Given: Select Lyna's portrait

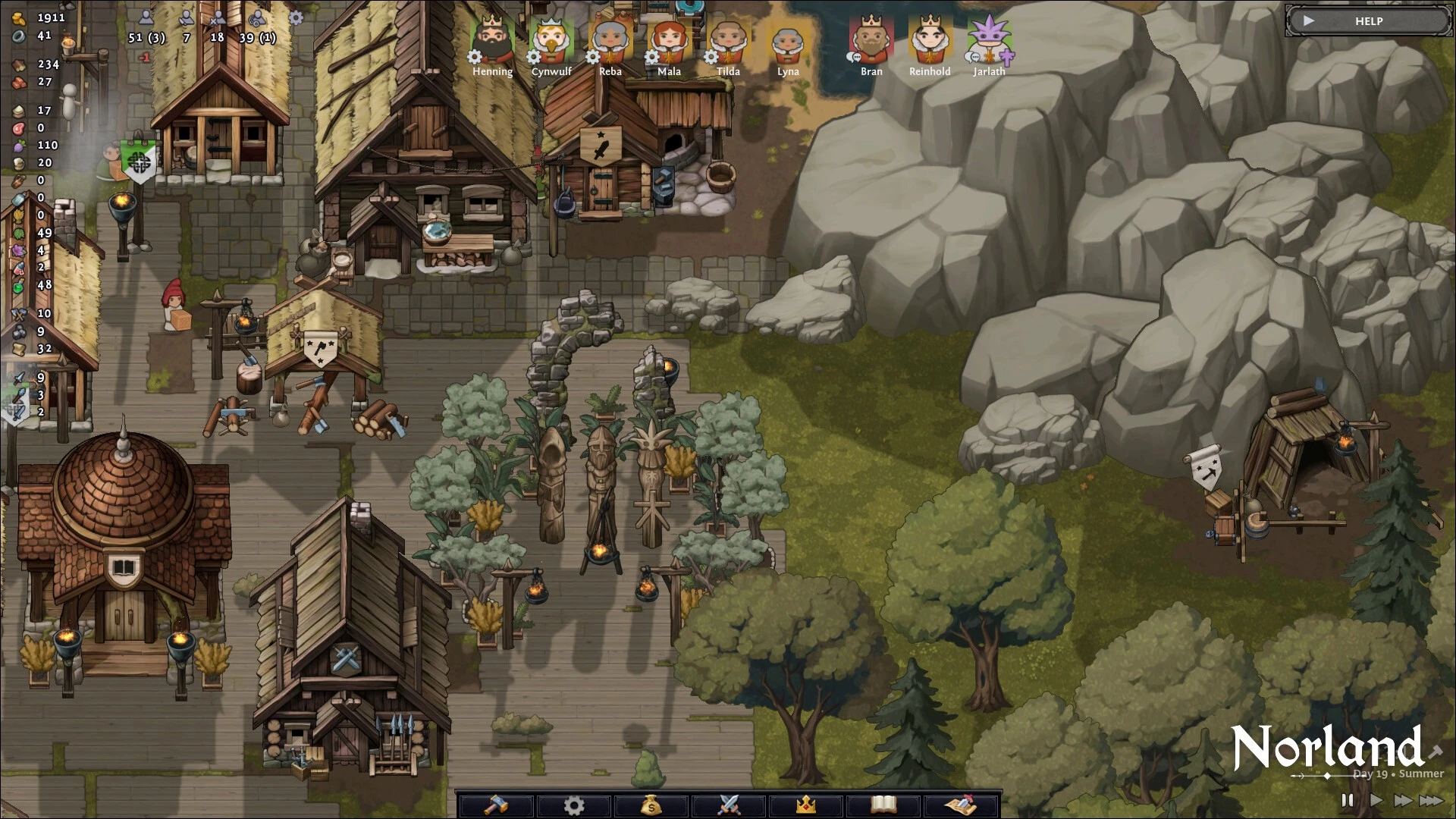Looking at the screenshot, I should 788,42.
